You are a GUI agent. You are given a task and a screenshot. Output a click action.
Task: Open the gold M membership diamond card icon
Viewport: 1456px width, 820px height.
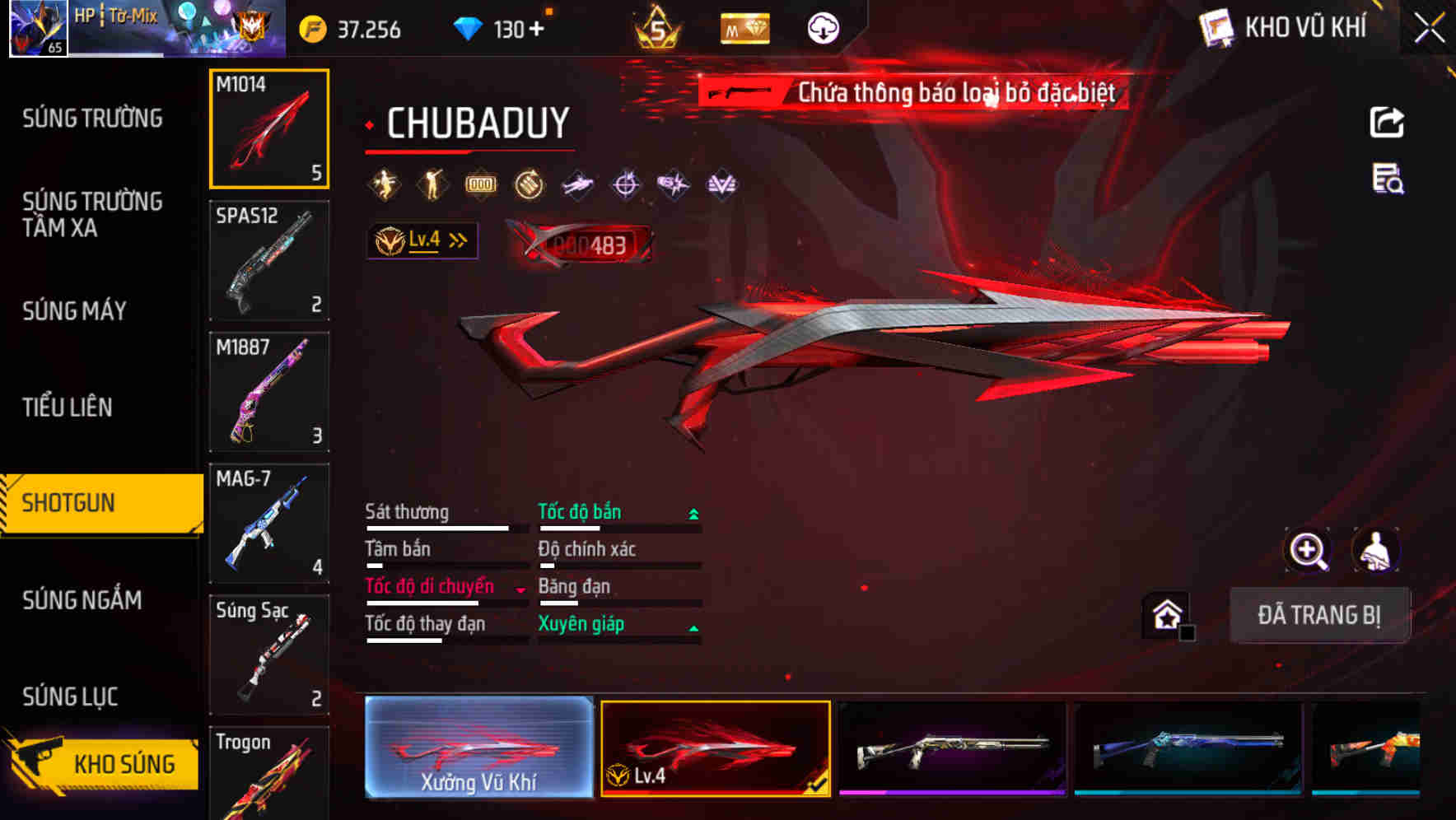tap(744, 27)
